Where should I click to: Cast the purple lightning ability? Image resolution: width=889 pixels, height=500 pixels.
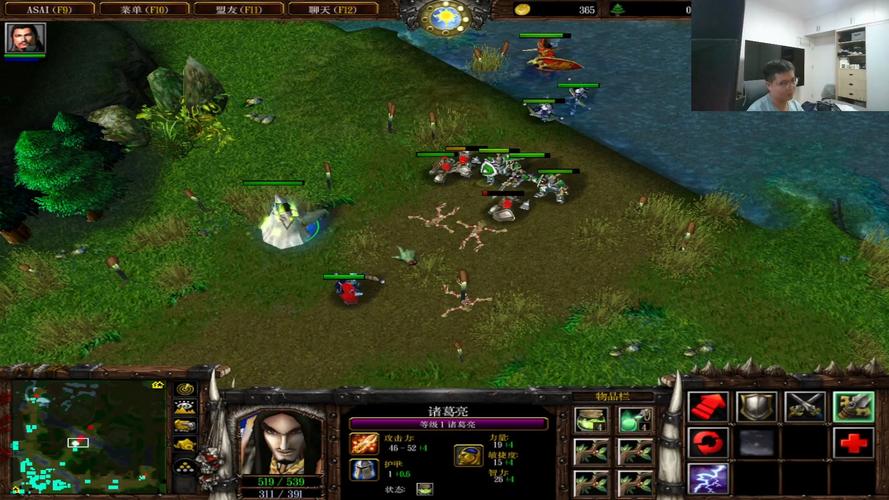(x=708, y=478)
